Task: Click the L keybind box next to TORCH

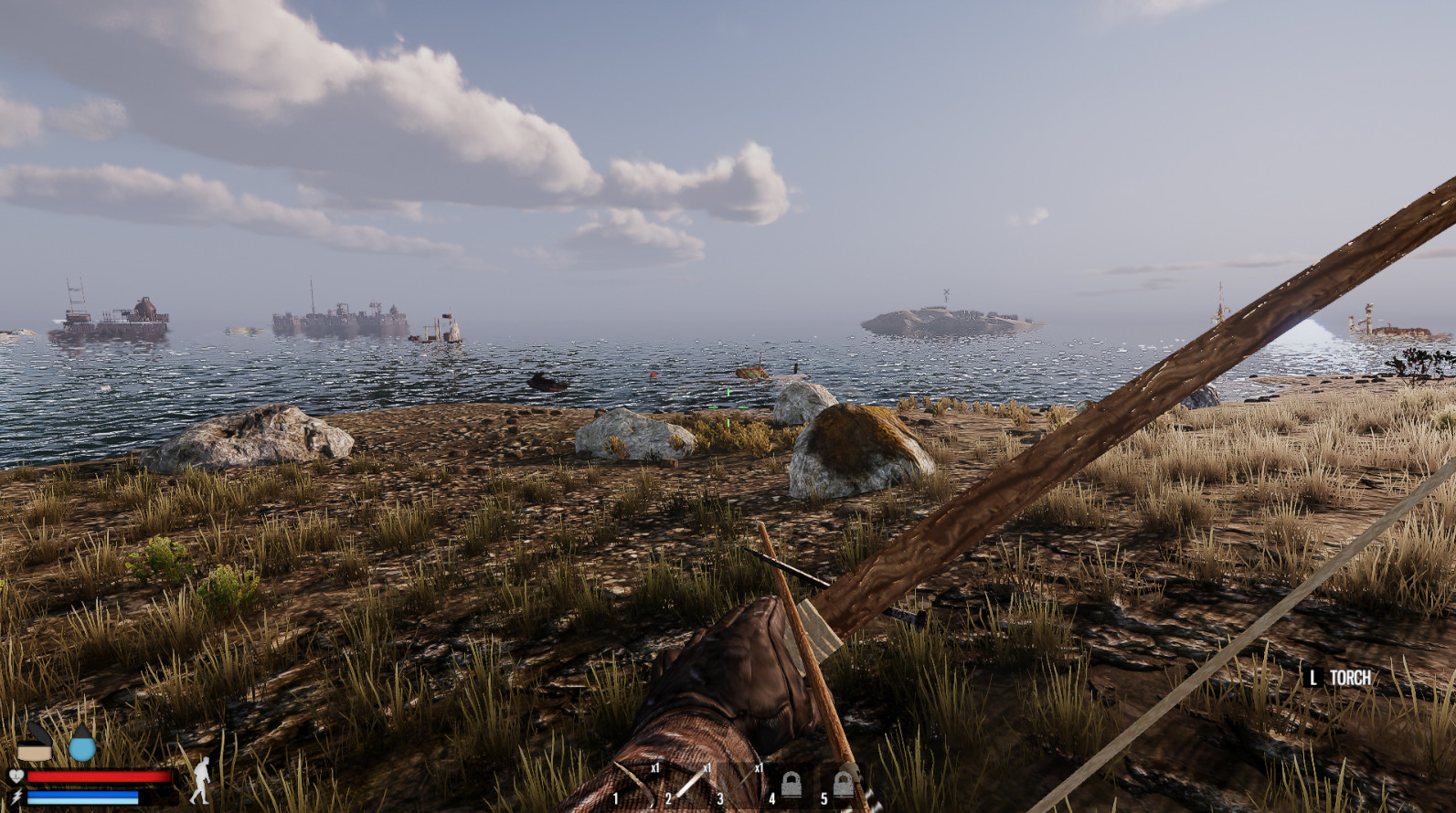Action: [x=1313, y=679]
